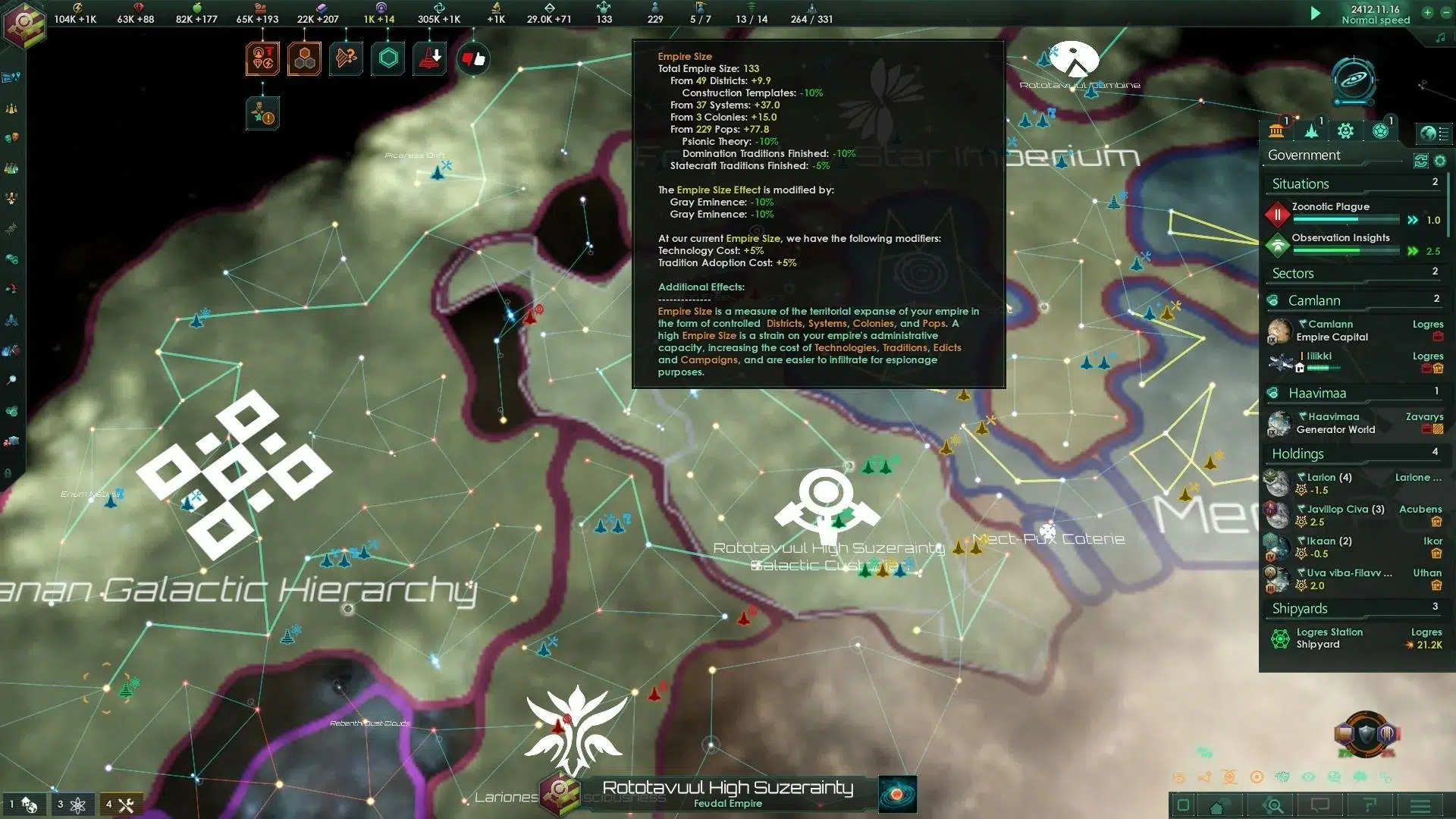Select control group 3 with atom icon
1456x819 pixels.
(71, 805)
